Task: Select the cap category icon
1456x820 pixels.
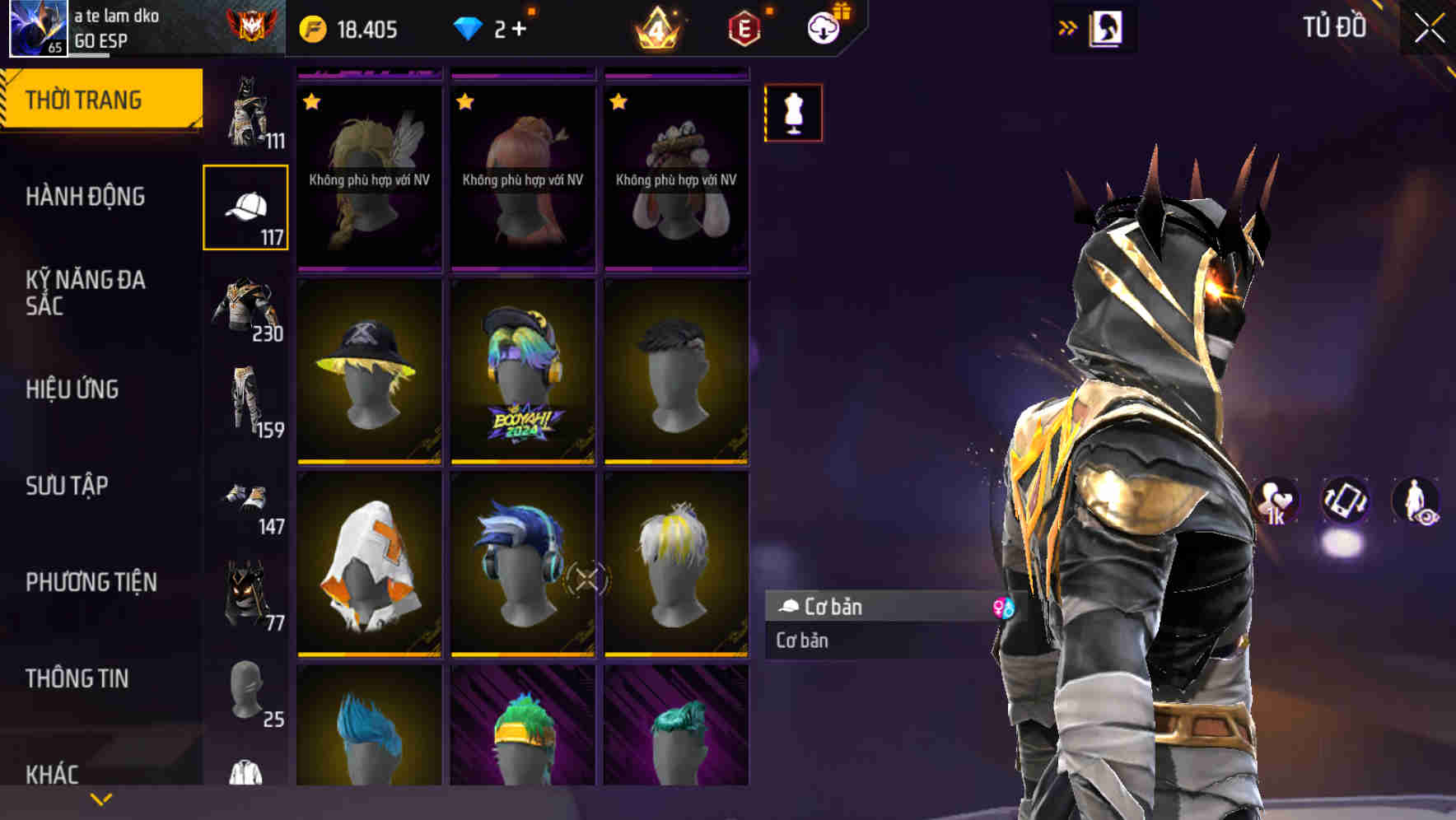Action: [x=246, y=206]
